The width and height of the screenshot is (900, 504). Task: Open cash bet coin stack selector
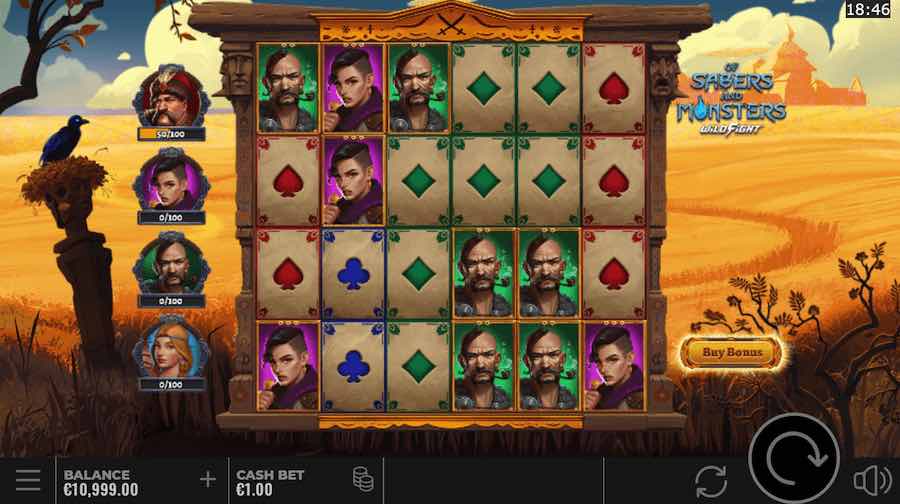tap(363, 480)
